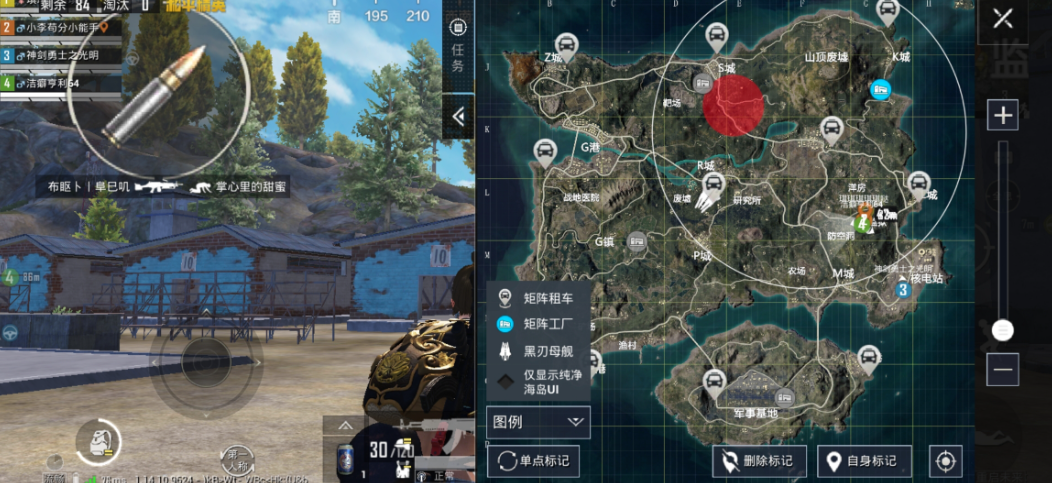The width and height of the screenshot is (1052, 483).
Task: Center the map with the crosshair locate button
Action: point(945,461)
